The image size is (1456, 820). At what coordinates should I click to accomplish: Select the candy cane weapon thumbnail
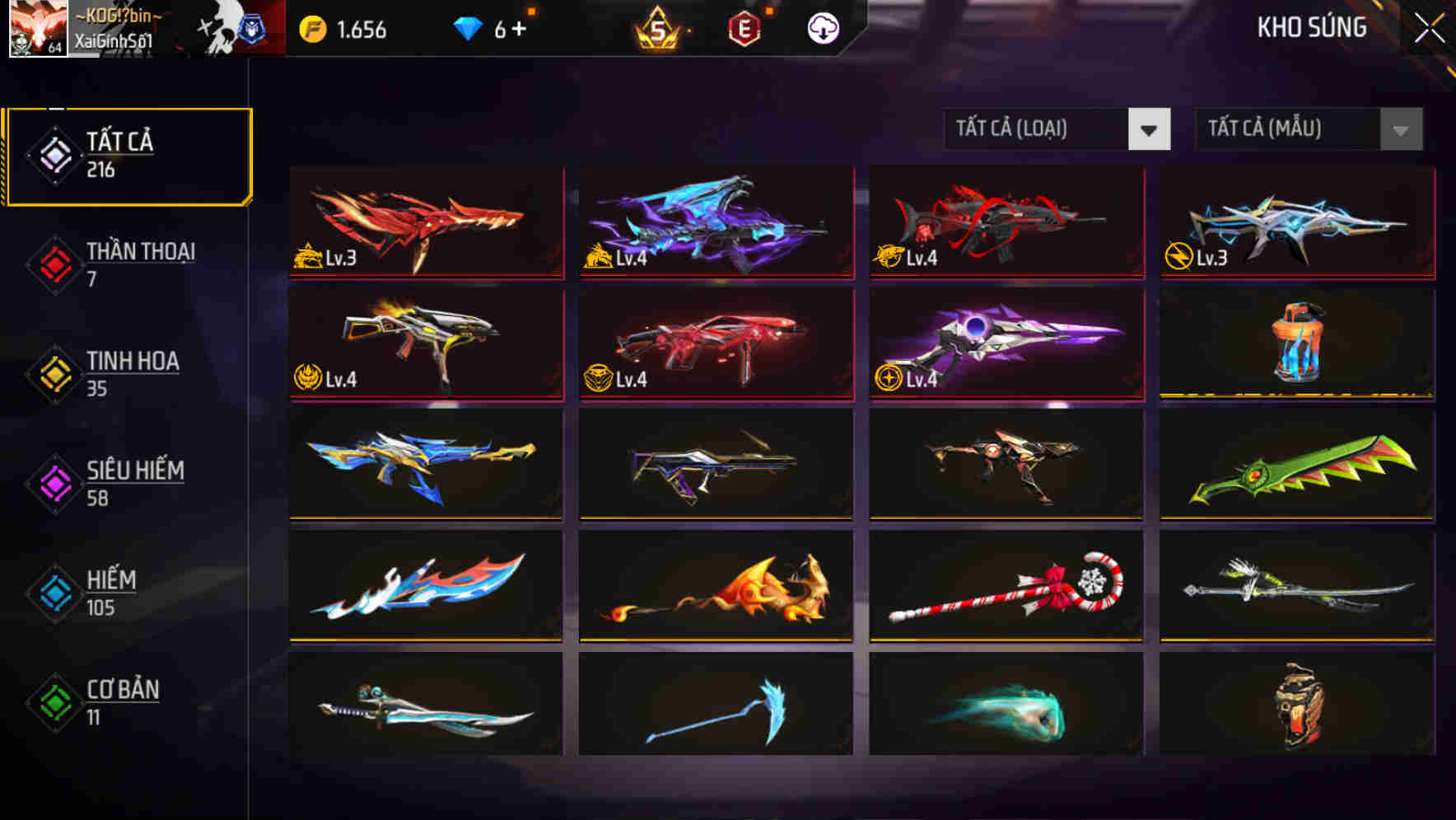[1005, 585]
